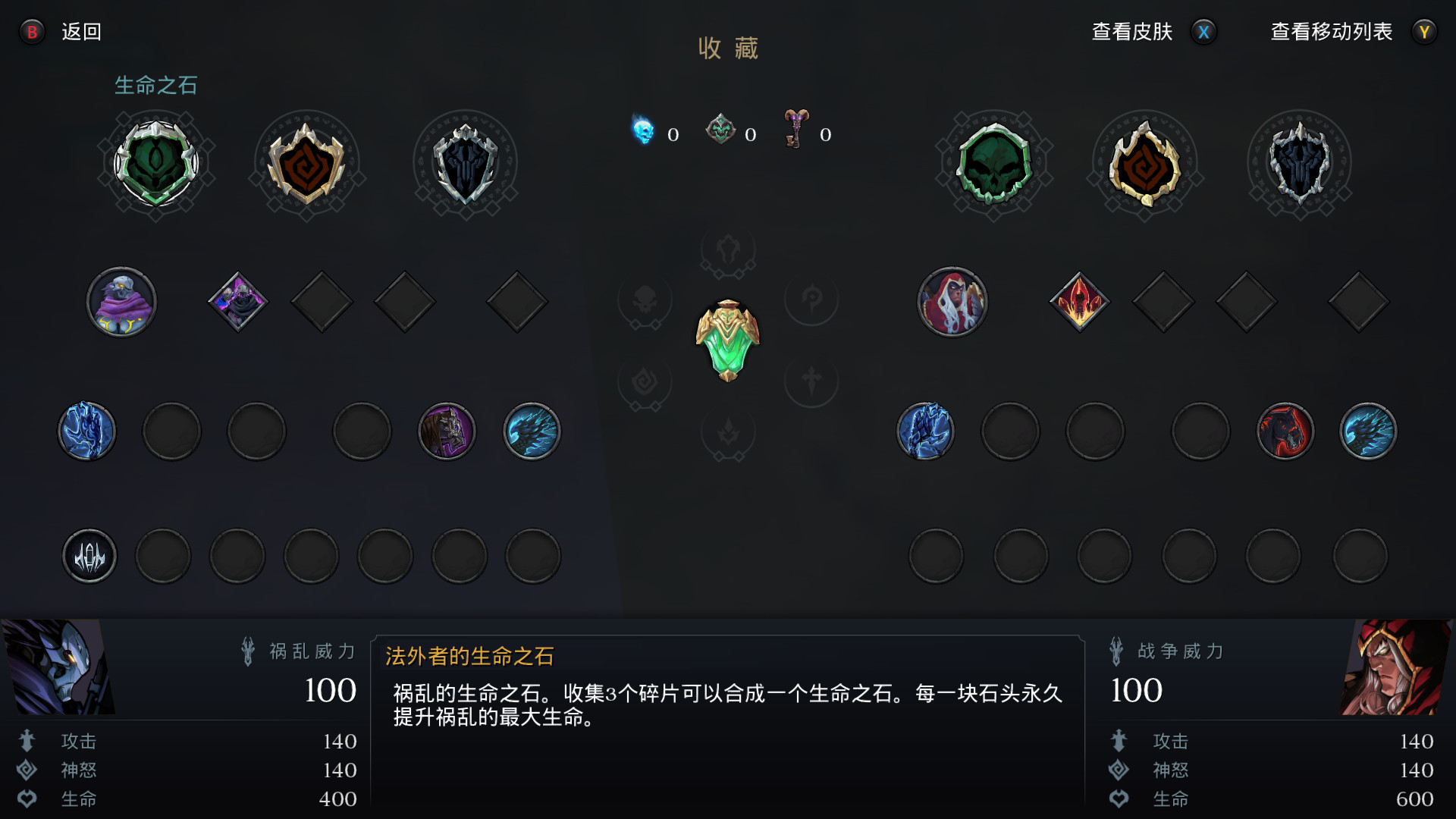The image size is (1456, 819).
Task: Select the purple creature core icon
Action: (x=447, y=431)
